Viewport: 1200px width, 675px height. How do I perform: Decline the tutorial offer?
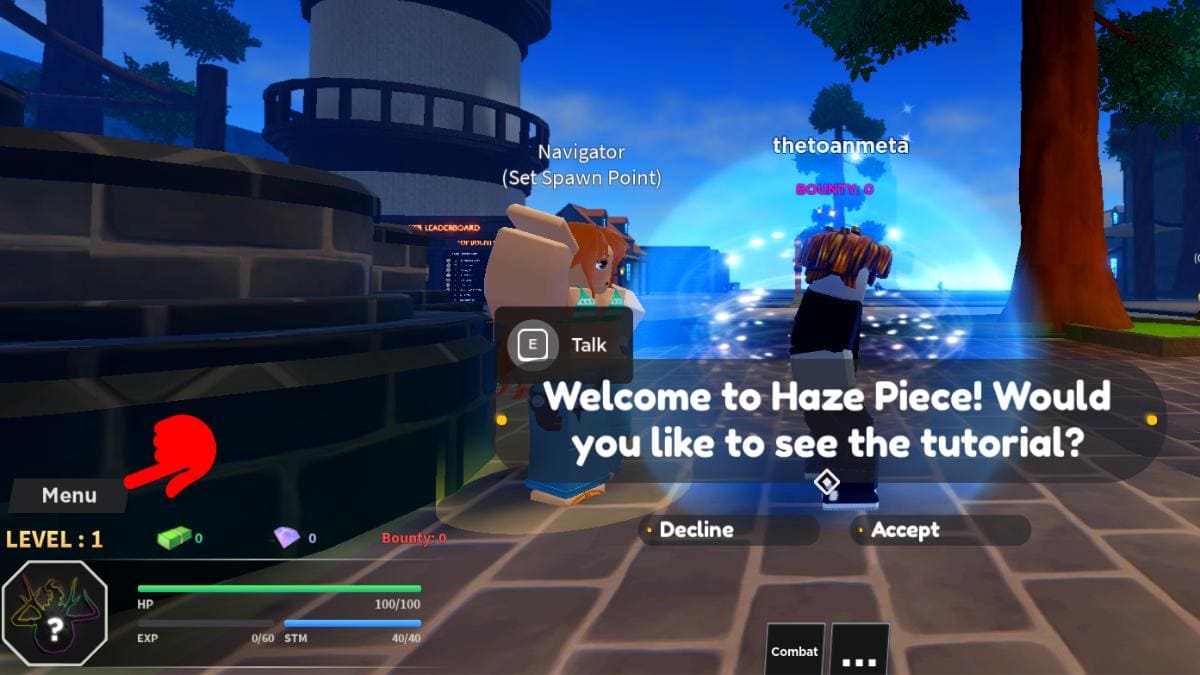(728, 530)
